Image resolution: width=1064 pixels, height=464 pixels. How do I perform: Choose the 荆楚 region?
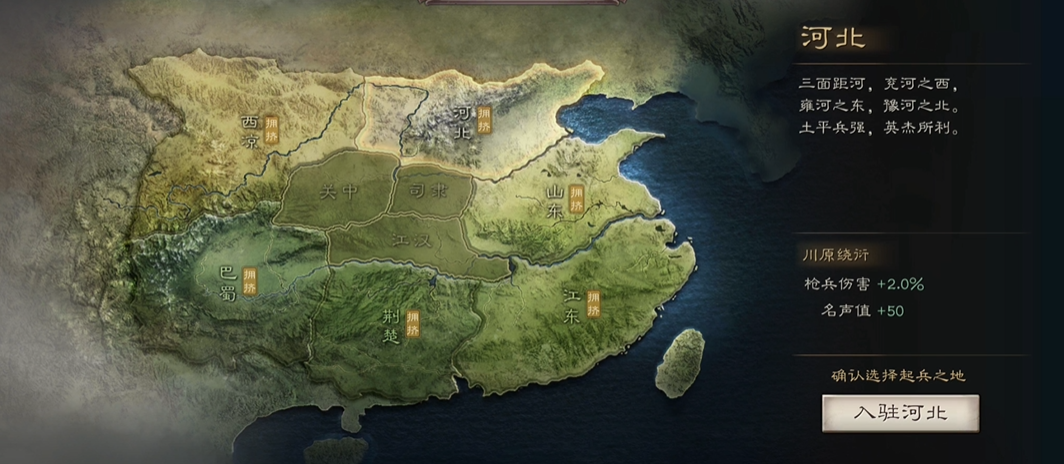pos(393,325)
